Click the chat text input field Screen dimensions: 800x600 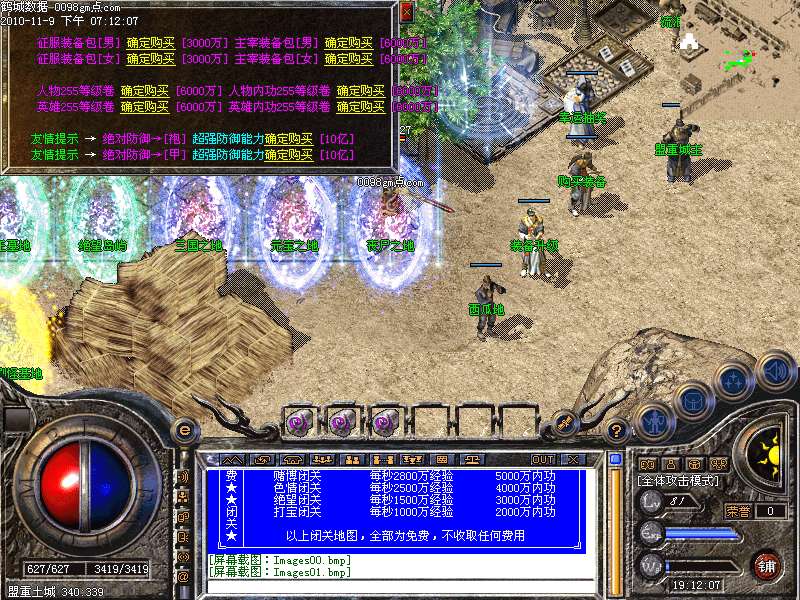[x=400, y=586]
